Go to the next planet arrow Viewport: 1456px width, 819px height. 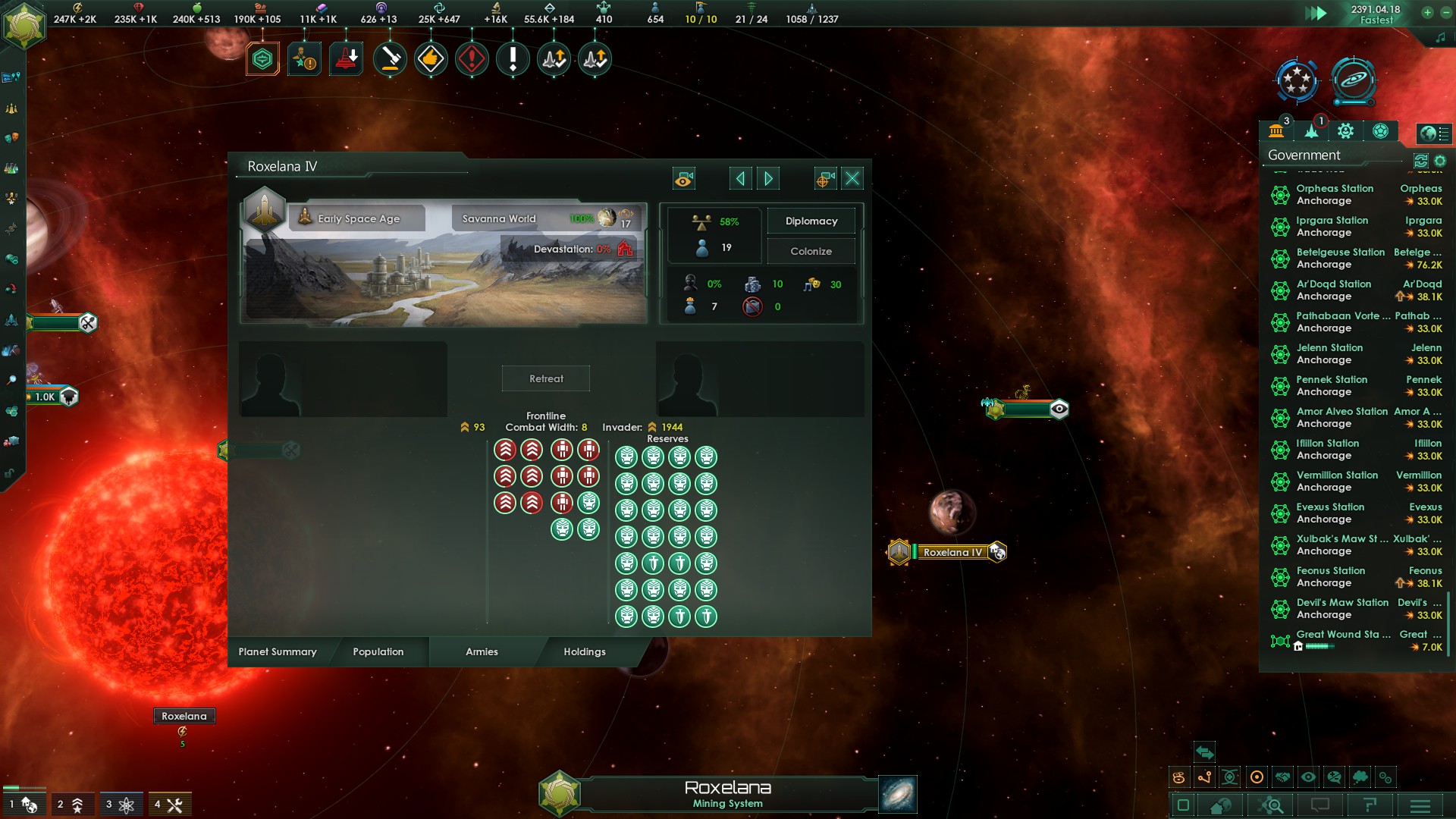point(768,178)
